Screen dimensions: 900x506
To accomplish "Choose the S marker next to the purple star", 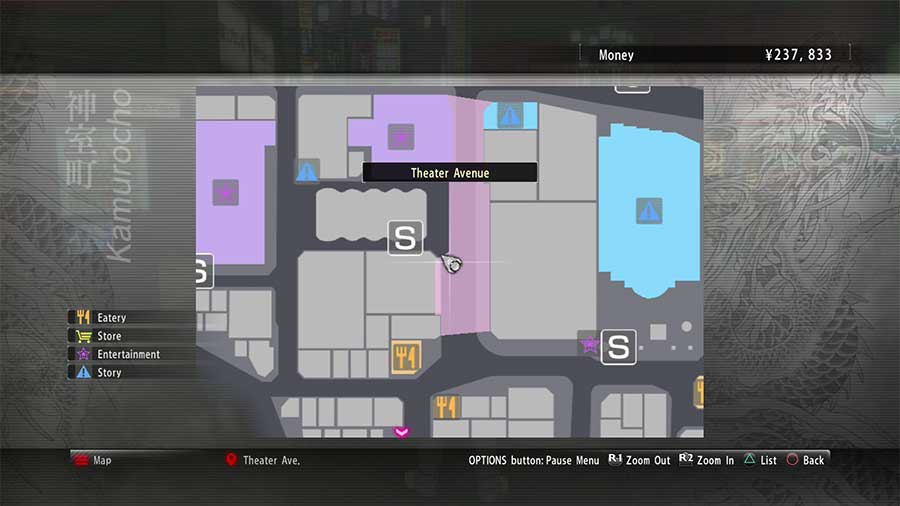I will 619,347.
